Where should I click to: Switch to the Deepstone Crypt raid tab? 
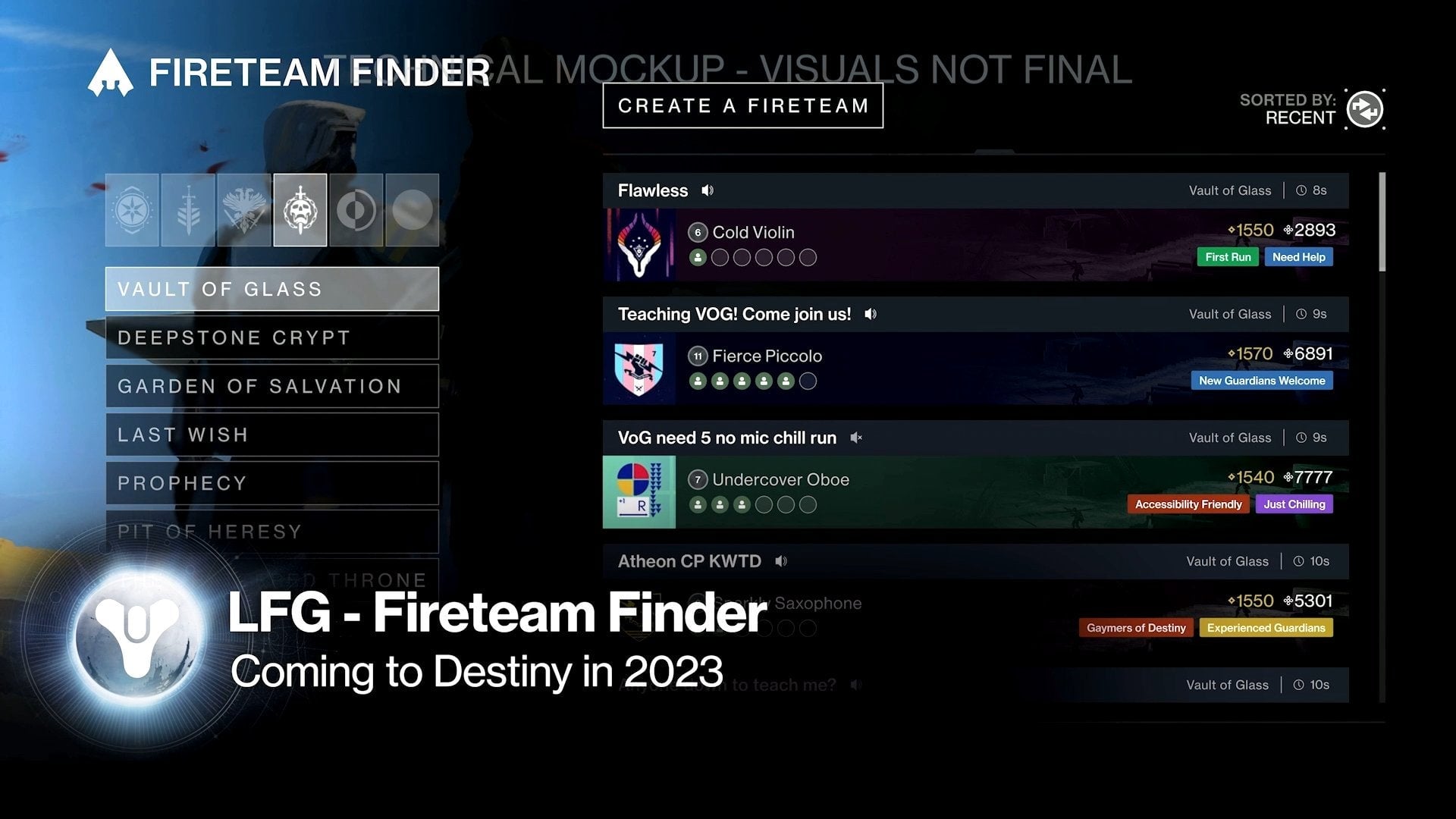[271, 337]
